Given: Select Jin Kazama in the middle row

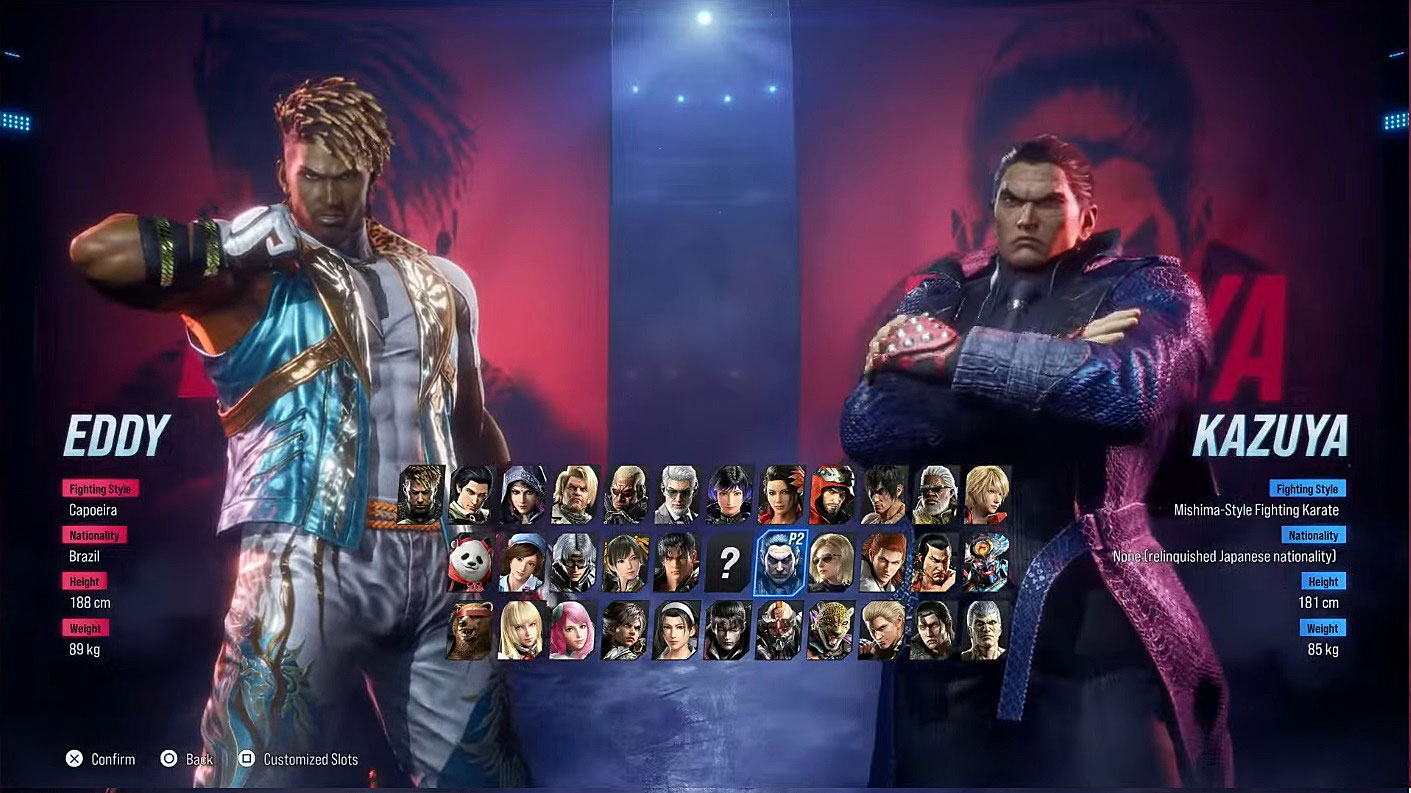Looking at the screenshot, I should coord(677,563).
